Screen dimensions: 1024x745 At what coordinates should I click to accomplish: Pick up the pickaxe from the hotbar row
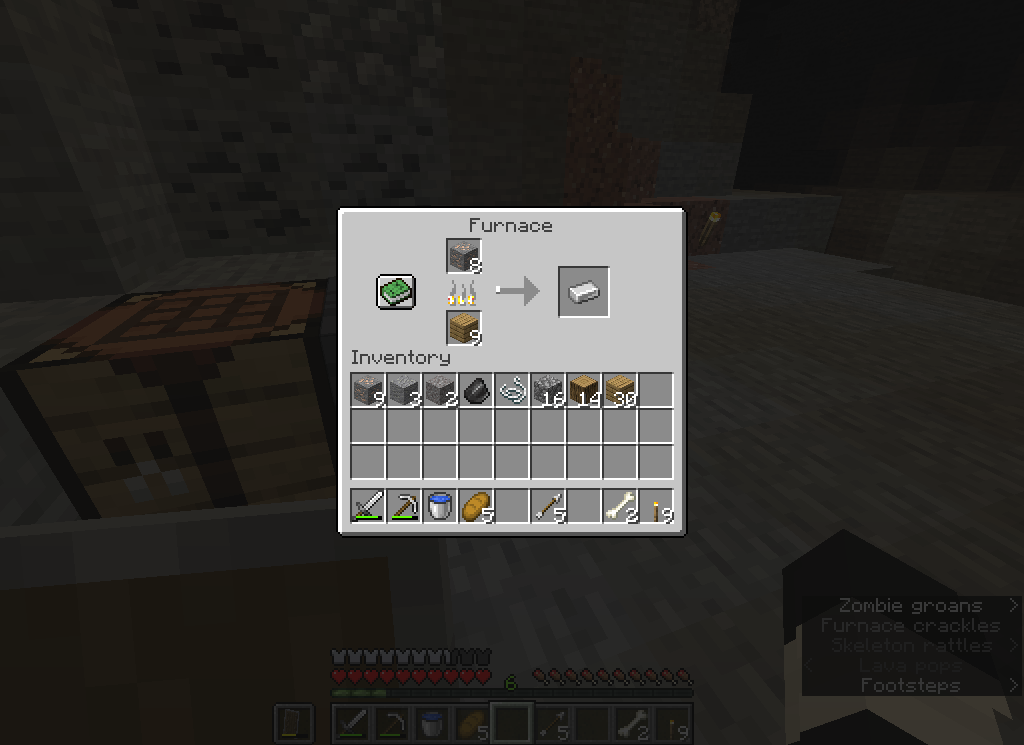point(404,506)
